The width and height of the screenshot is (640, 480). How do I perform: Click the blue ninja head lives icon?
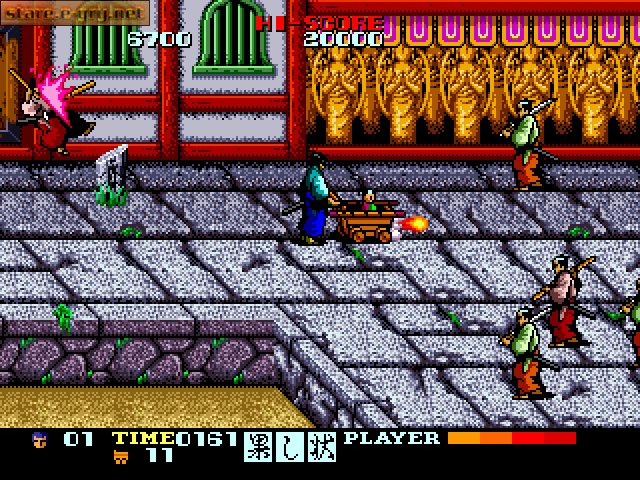[x=39, y=439]
